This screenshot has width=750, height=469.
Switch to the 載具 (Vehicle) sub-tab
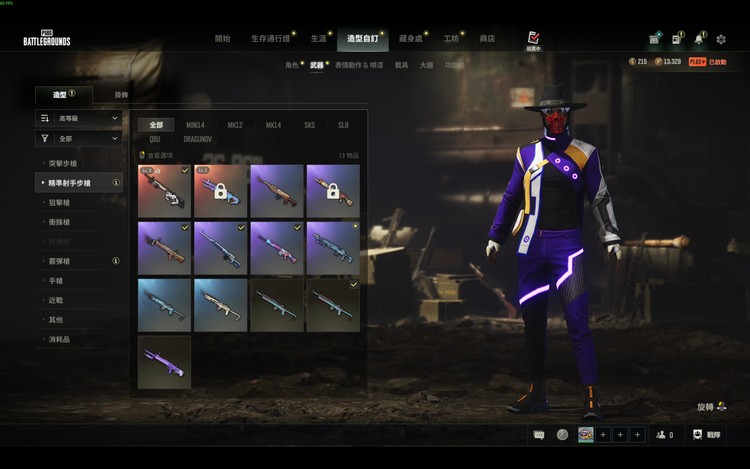(401, 64)
